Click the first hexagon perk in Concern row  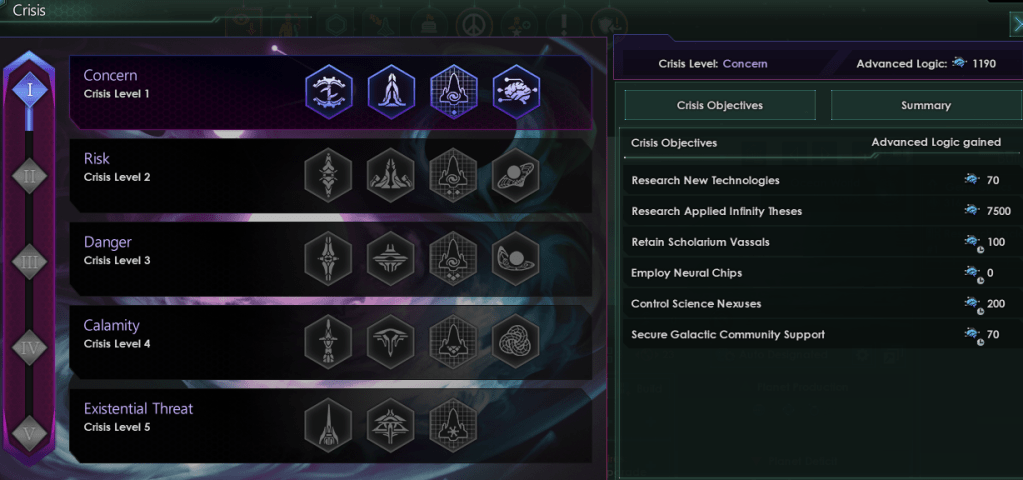click(x=328, y=92)
